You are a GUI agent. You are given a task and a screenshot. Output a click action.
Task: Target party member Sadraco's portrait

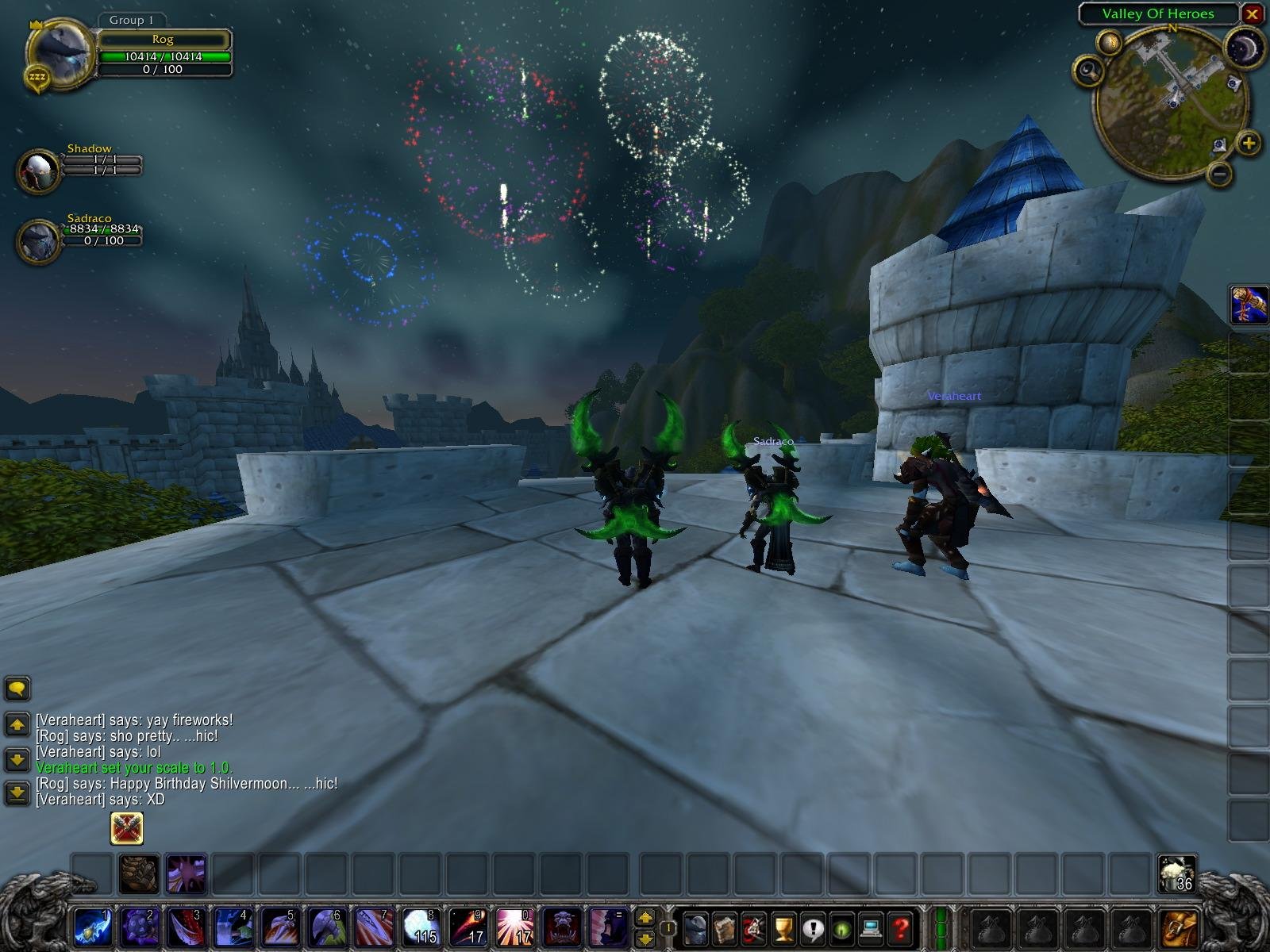[38, 240]
